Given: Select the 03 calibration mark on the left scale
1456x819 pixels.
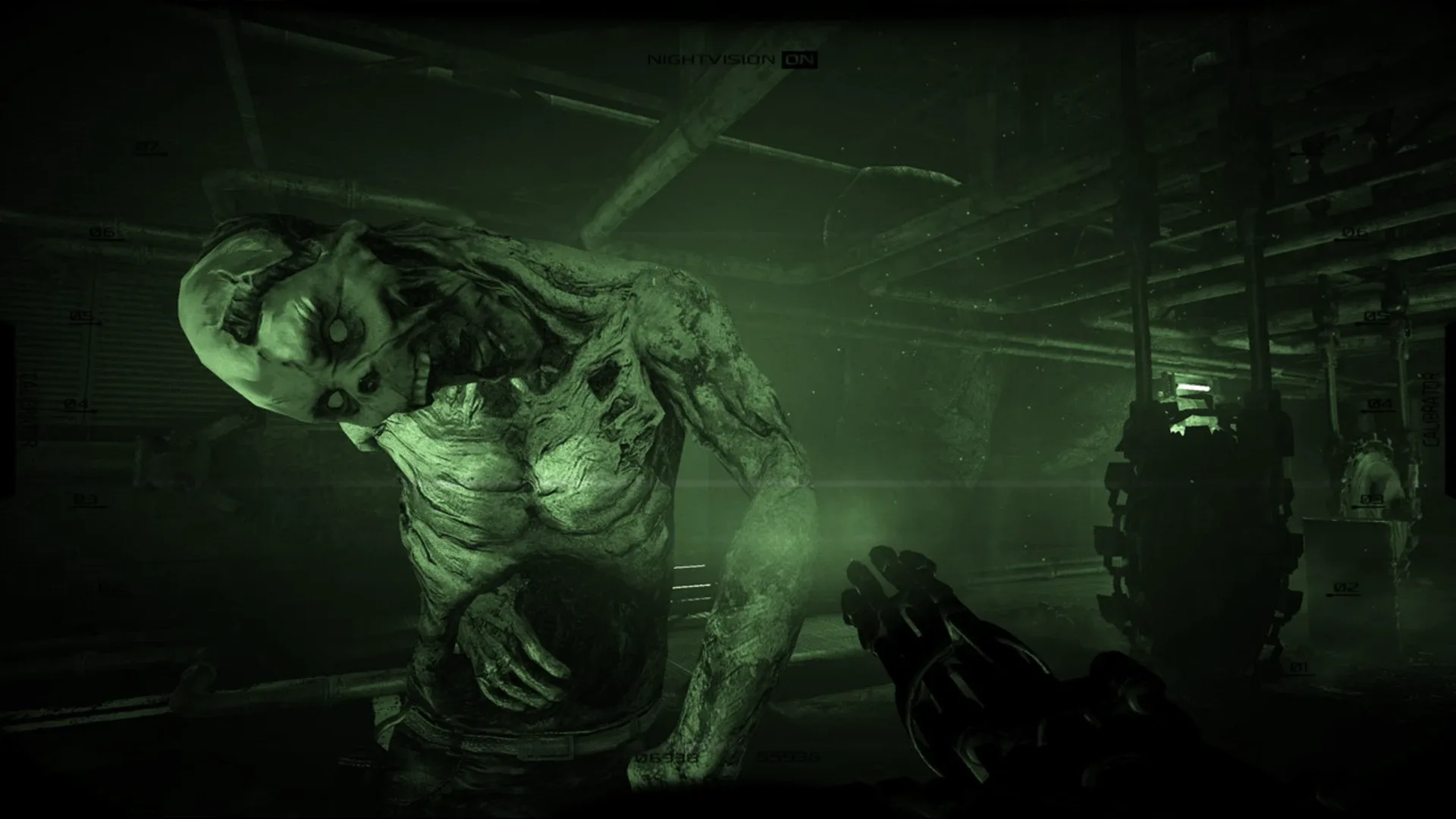Looking at the screenshot, I should (84, 498).
